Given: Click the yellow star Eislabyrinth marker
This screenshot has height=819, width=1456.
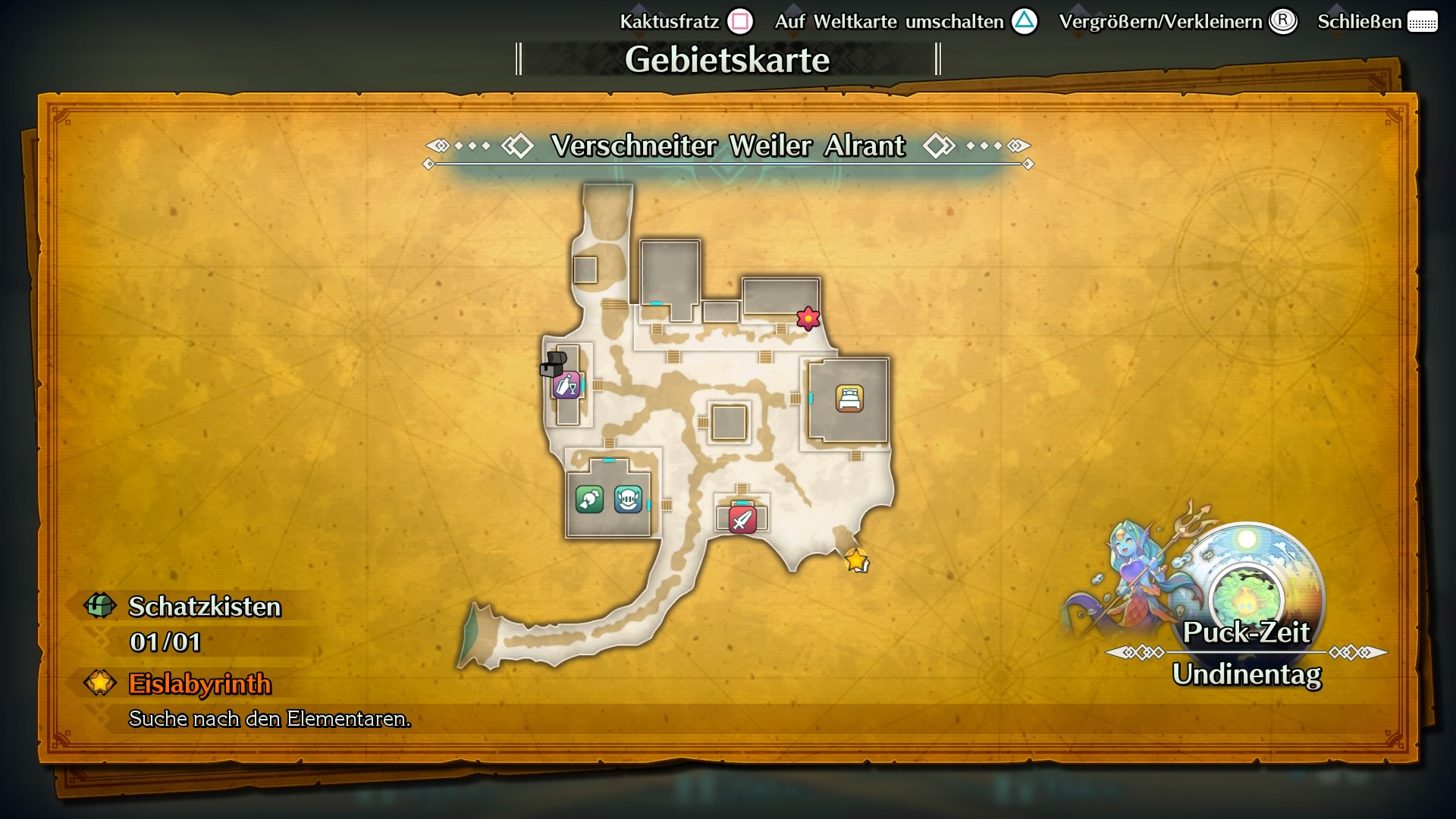Looking at the screenshot, I should 856,562.
